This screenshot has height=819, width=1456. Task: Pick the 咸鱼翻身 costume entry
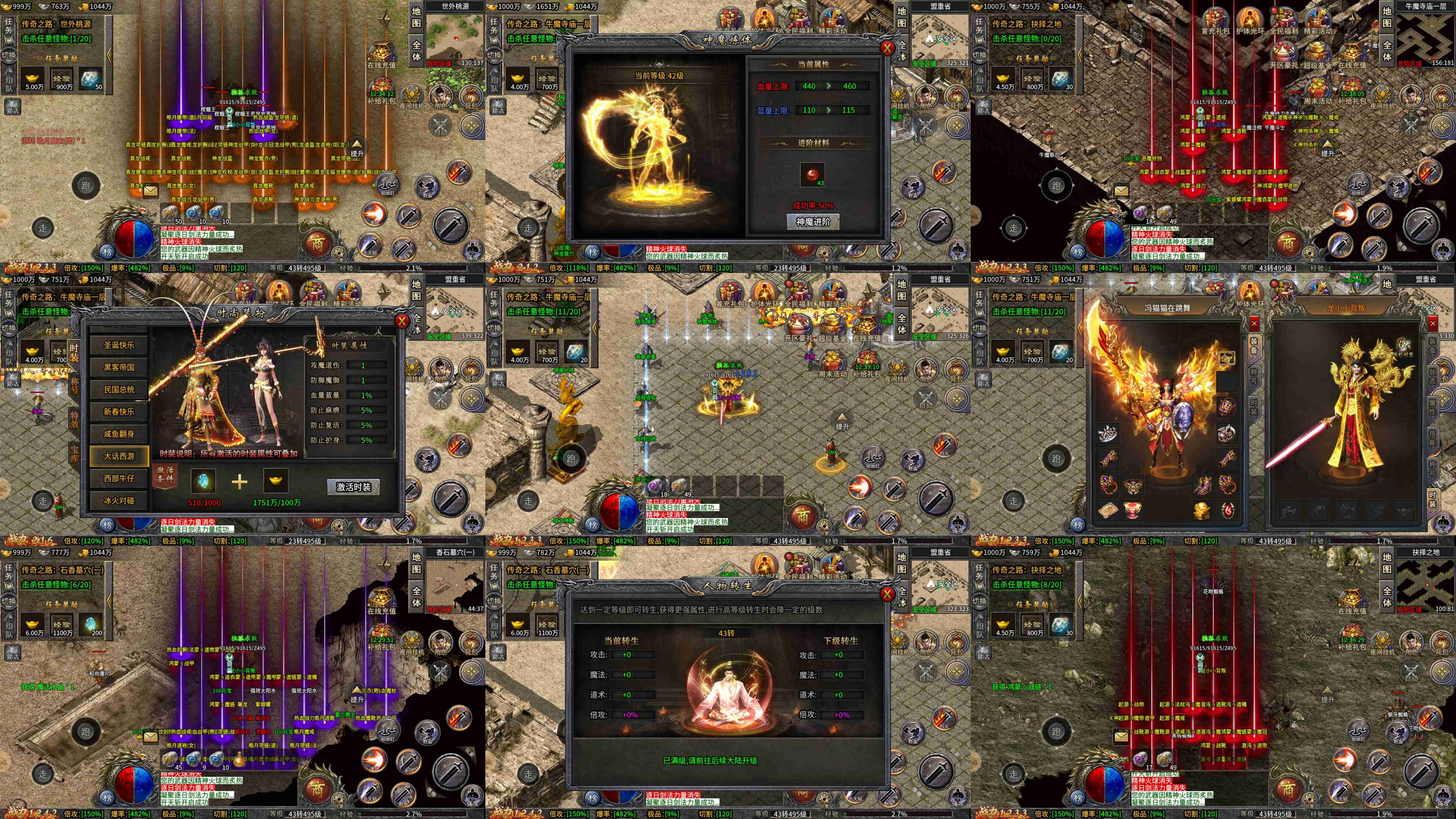point(119,434)
